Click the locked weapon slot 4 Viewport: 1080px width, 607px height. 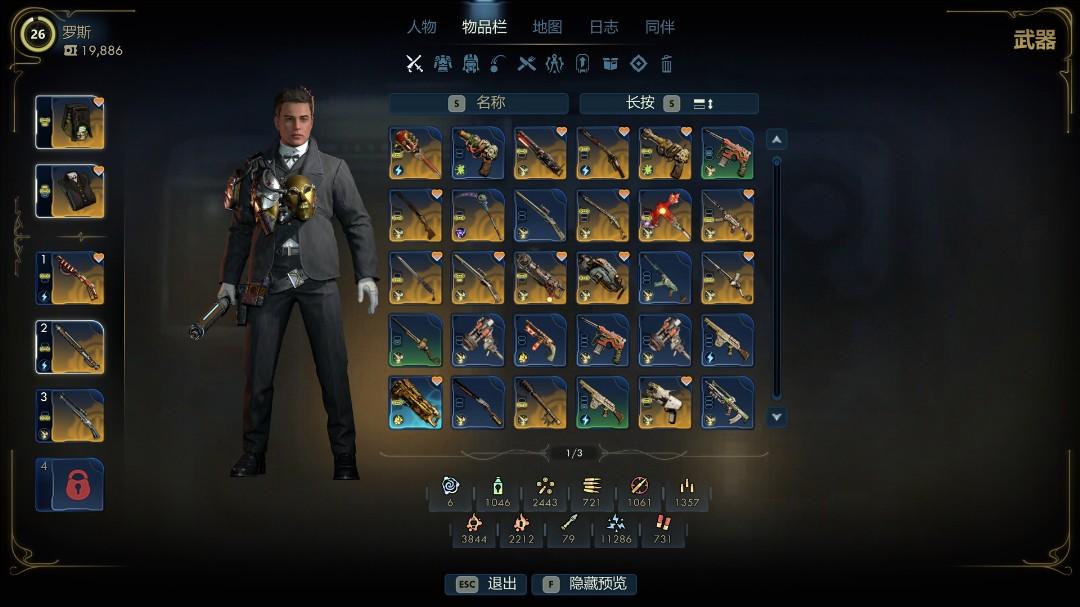(x=70, y=484)
